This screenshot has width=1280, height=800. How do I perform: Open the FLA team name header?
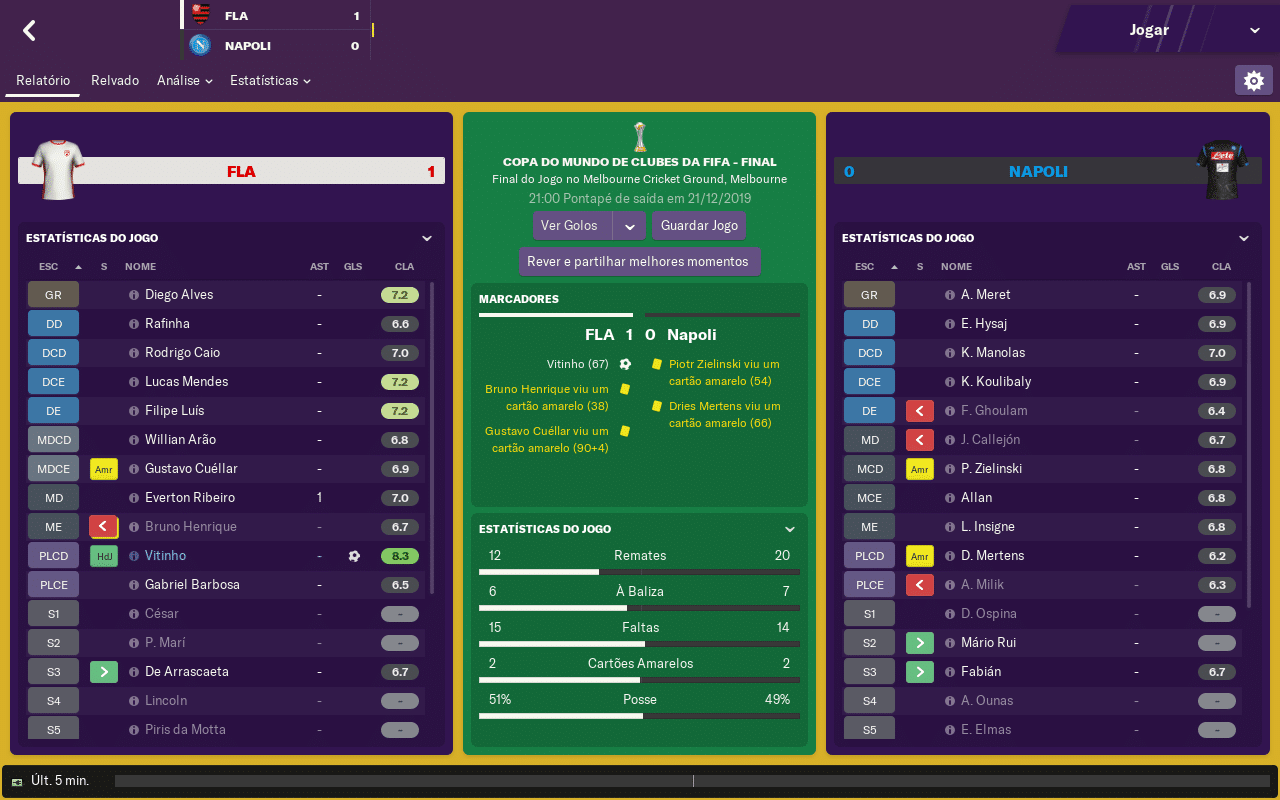(241, 172)
